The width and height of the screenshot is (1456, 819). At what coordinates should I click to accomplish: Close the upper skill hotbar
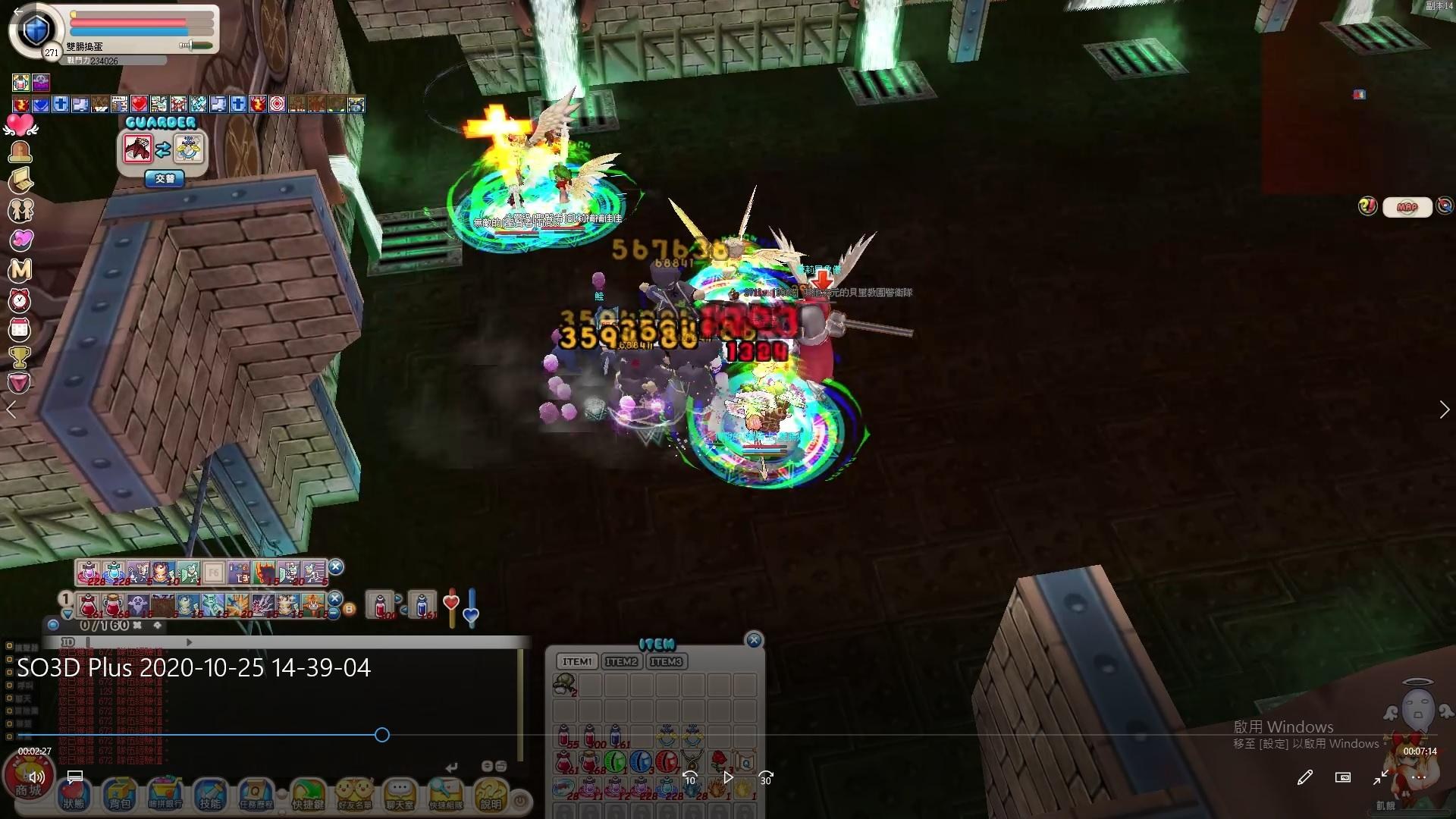point(336,566)
